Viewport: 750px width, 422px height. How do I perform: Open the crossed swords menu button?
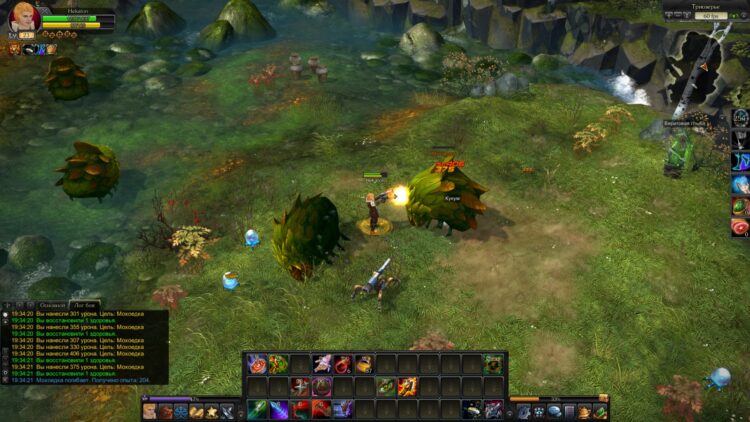pos(228,411)
